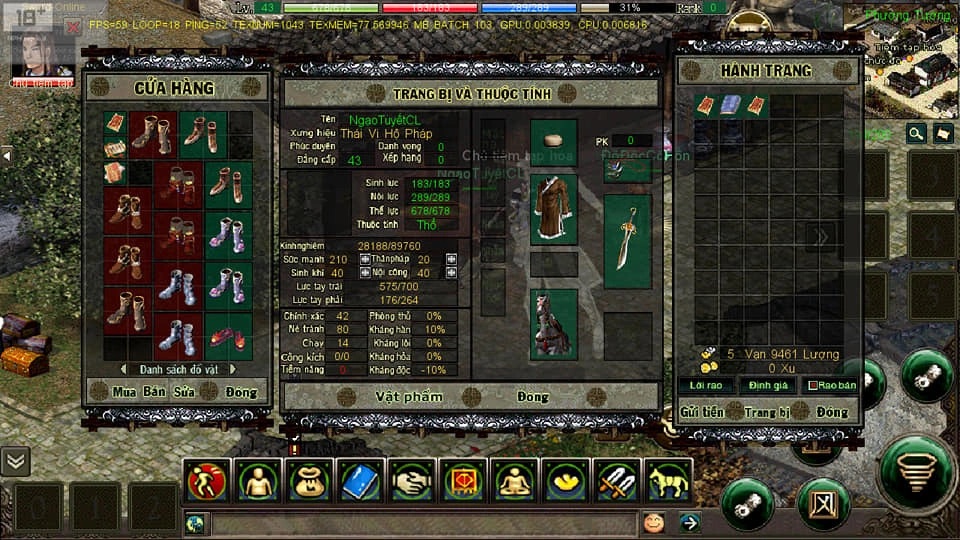Image resolution: width=960 pixels, height=540 pixels.
Task: Open the magnifying glass map search
Action: (916, 133)
